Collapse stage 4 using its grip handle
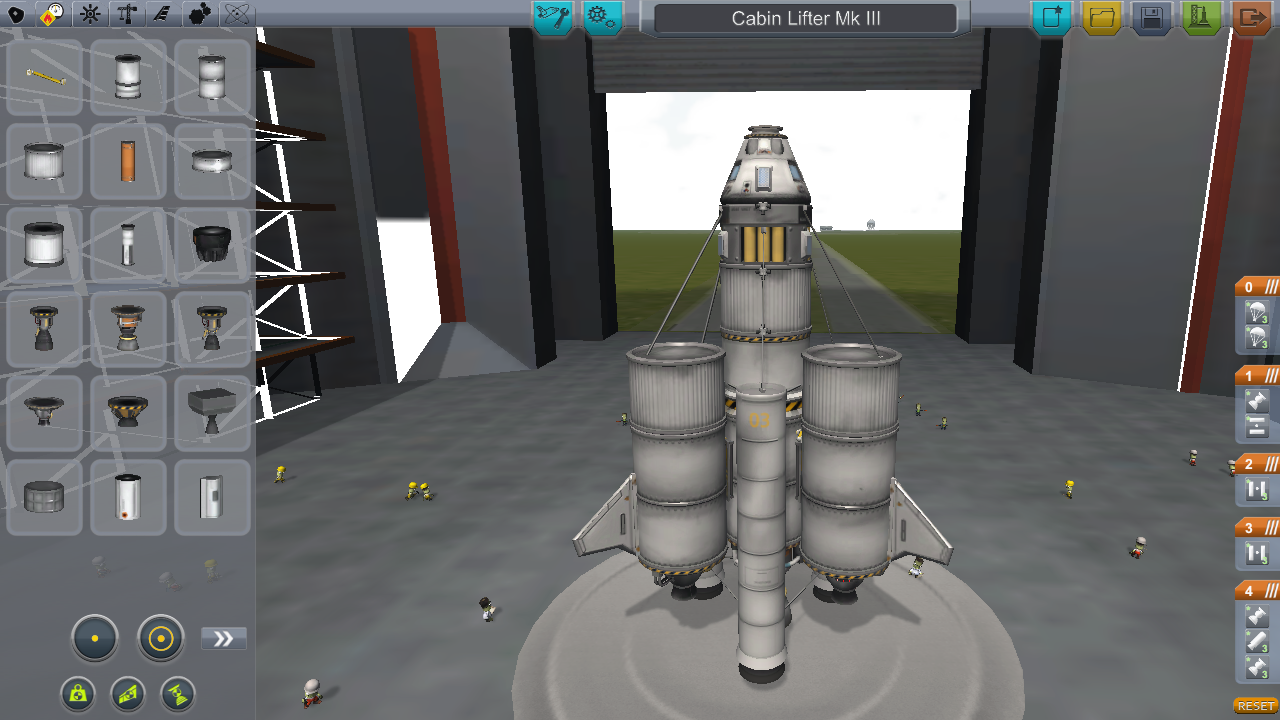 1271,590
